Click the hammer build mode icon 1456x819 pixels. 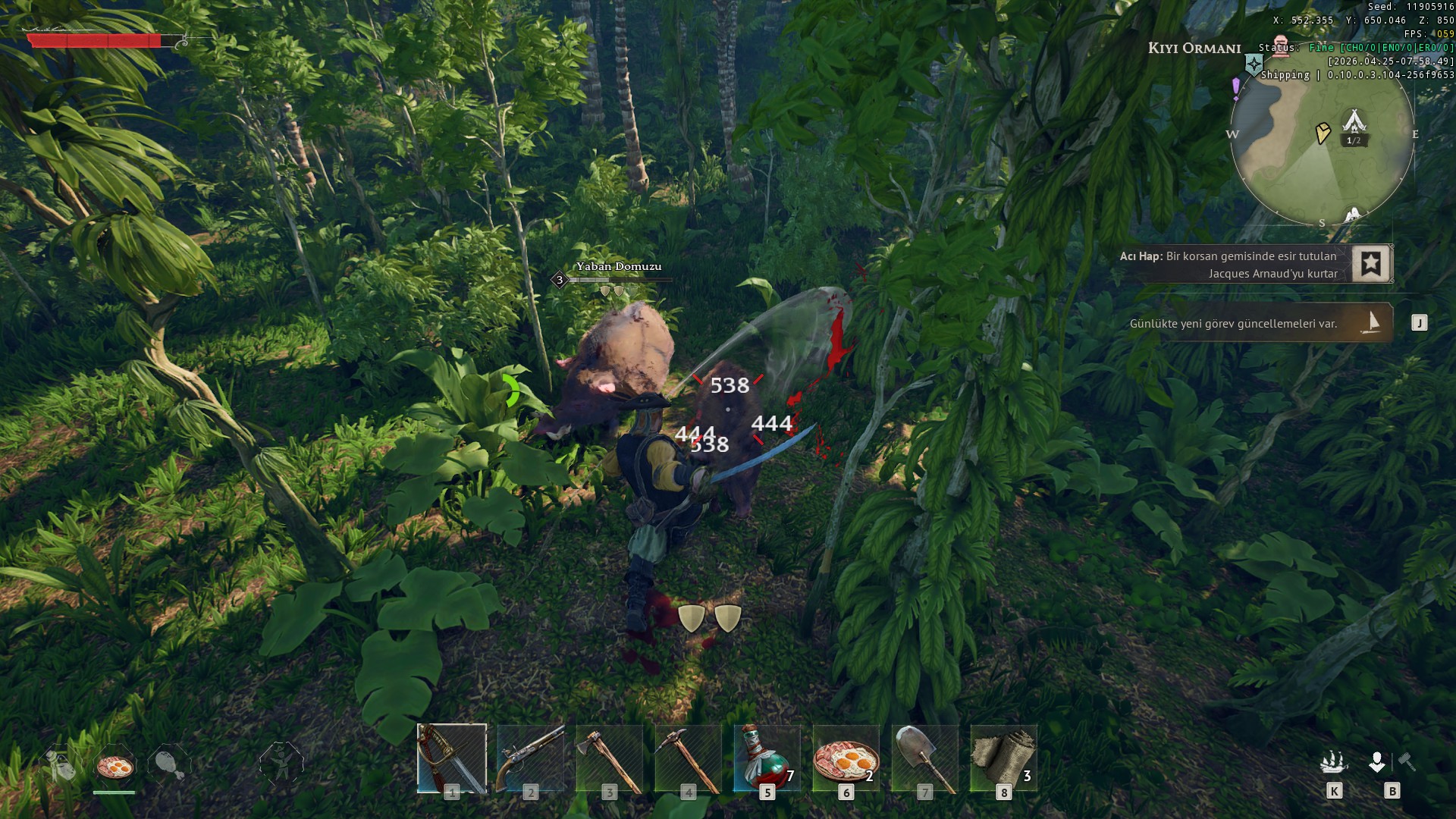1407,761
